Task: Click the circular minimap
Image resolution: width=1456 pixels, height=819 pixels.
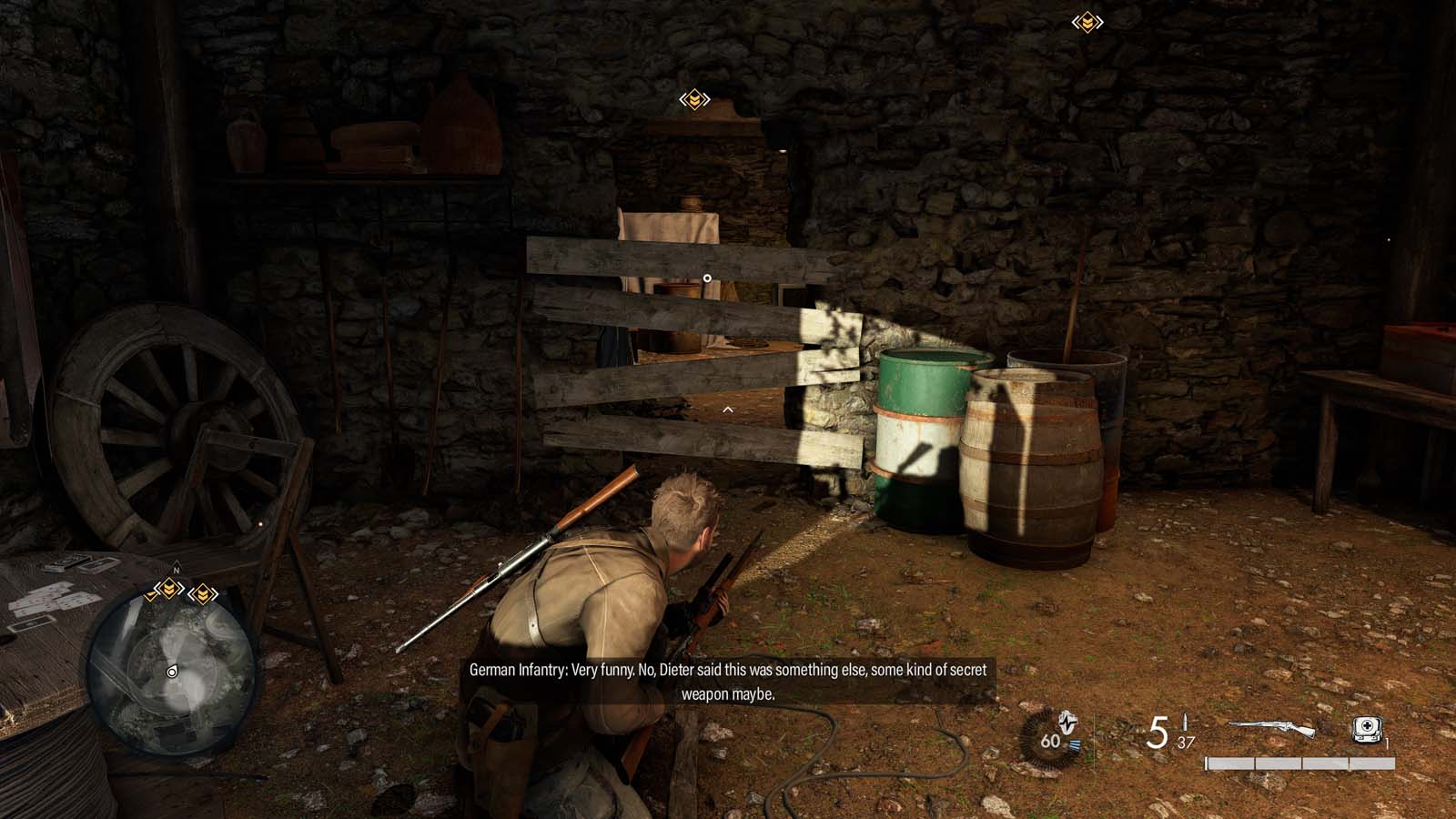Action: [x=172, y=672]
